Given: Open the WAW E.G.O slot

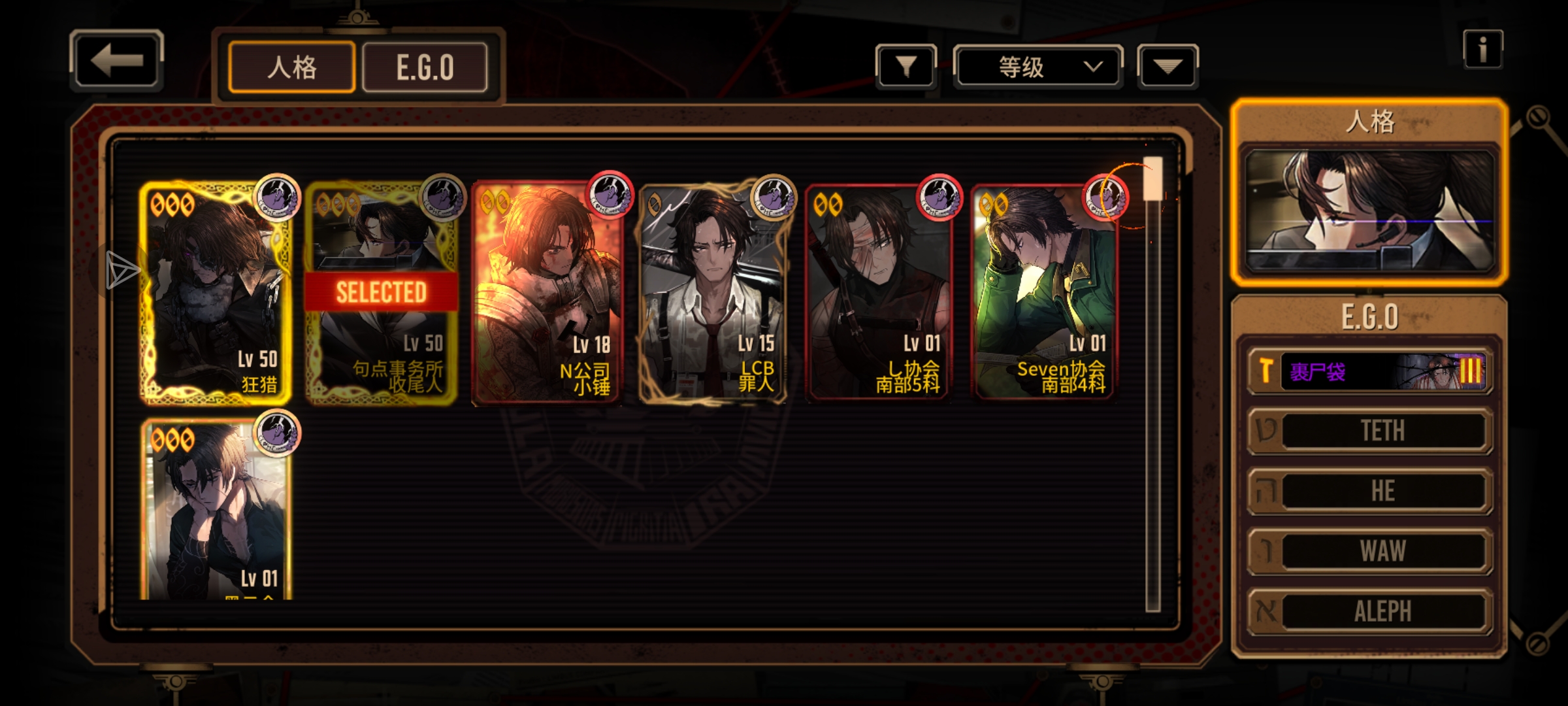Looking at the screenshot, I should [x=1371, y=551].
